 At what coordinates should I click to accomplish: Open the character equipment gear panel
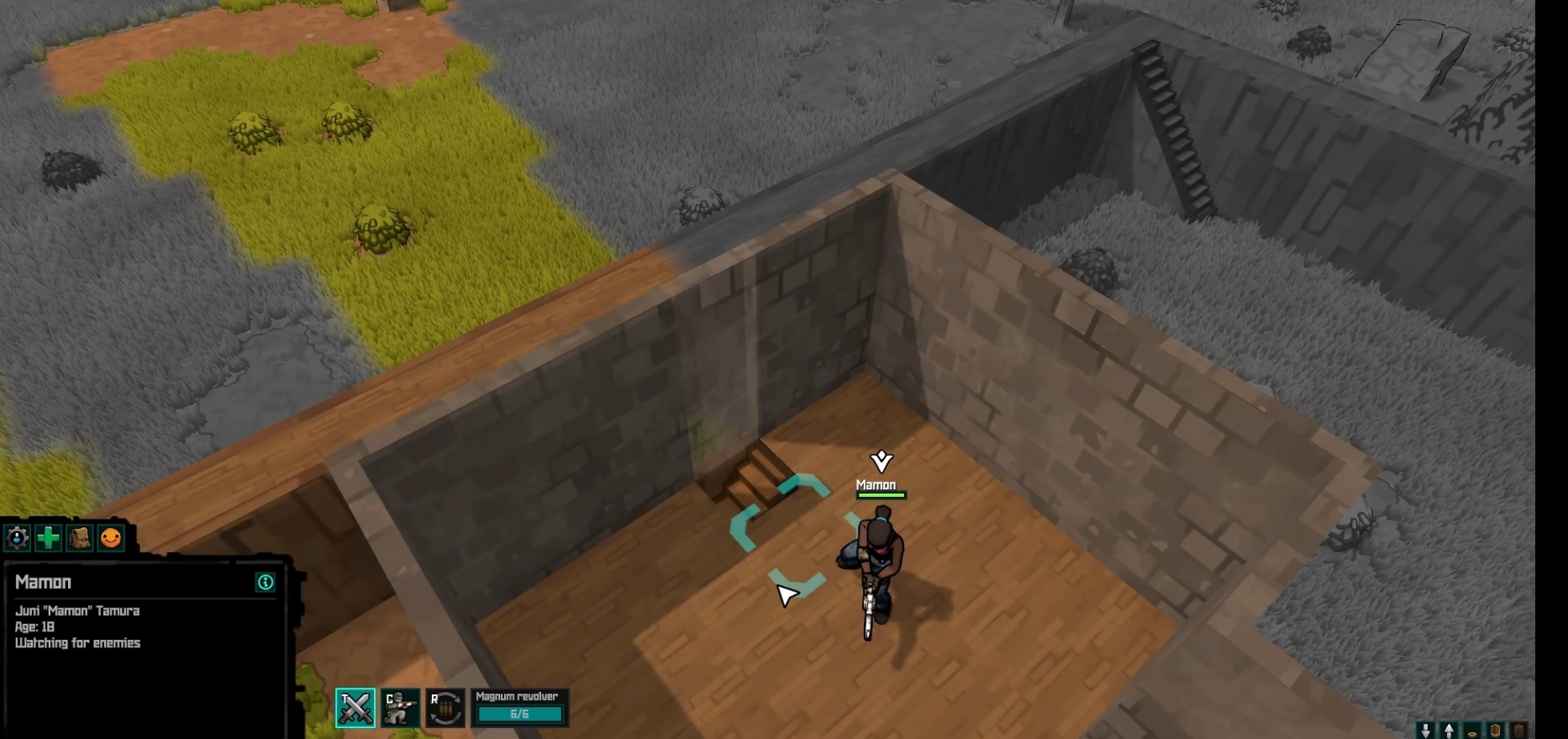pyautogui.click(x=18, y=539)
